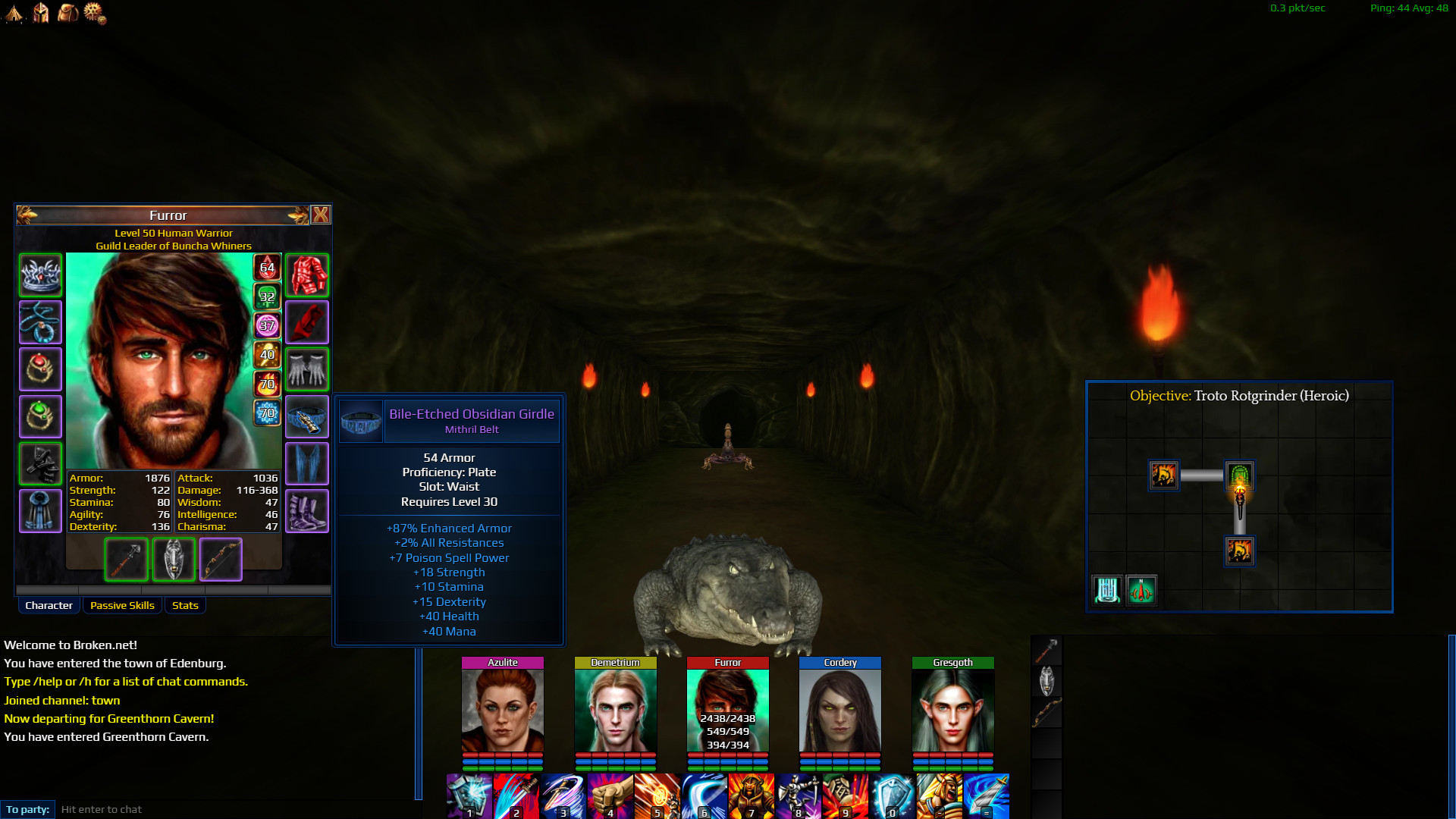This screenshot has height=819, width=1456.
Task: Click Furror's health bar in the party frame
Action: coord(728,756)
